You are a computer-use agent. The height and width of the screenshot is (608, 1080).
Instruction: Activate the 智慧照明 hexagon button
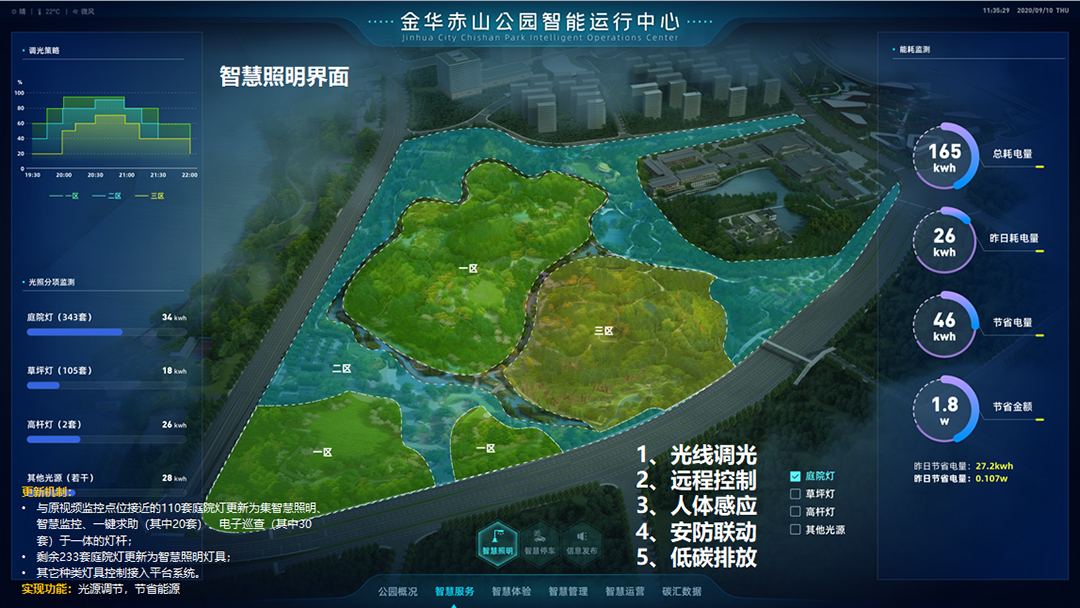pyautogui.click(x=497, y=541)
